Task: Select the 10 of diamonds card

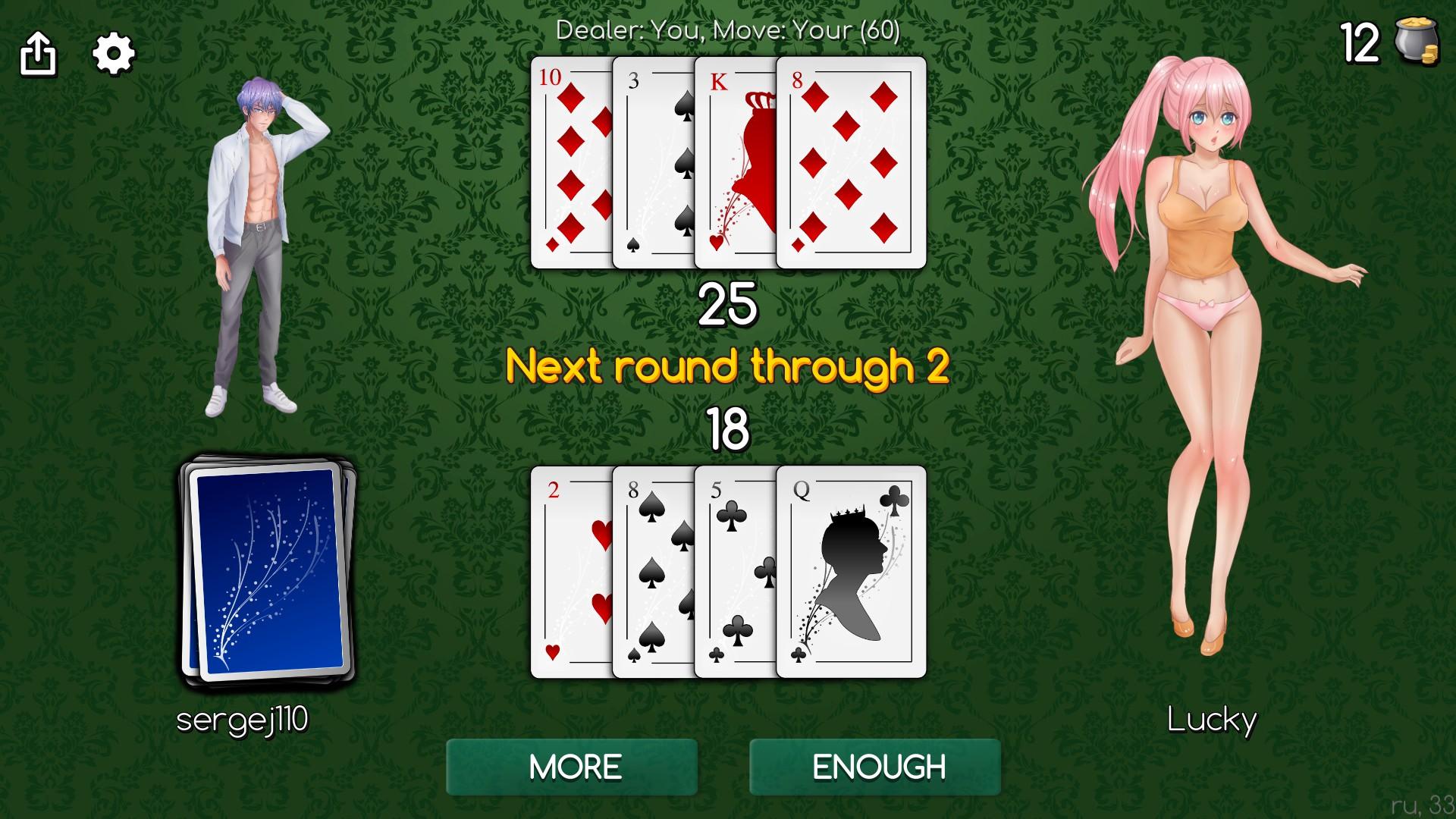Action: coord(569,159)
